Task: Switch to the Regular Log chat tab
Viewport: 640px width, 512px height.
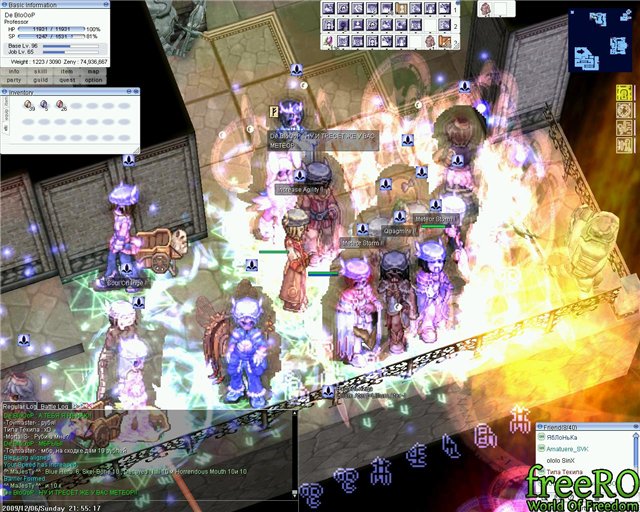Action: pos(19,406)
